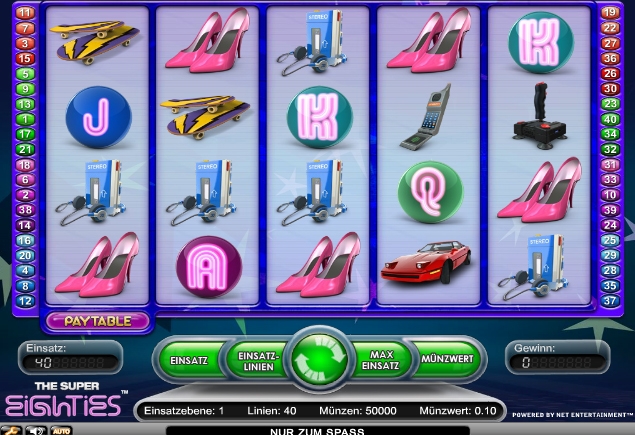Open the Paytable
635x435 pixels.
point(97,321)
